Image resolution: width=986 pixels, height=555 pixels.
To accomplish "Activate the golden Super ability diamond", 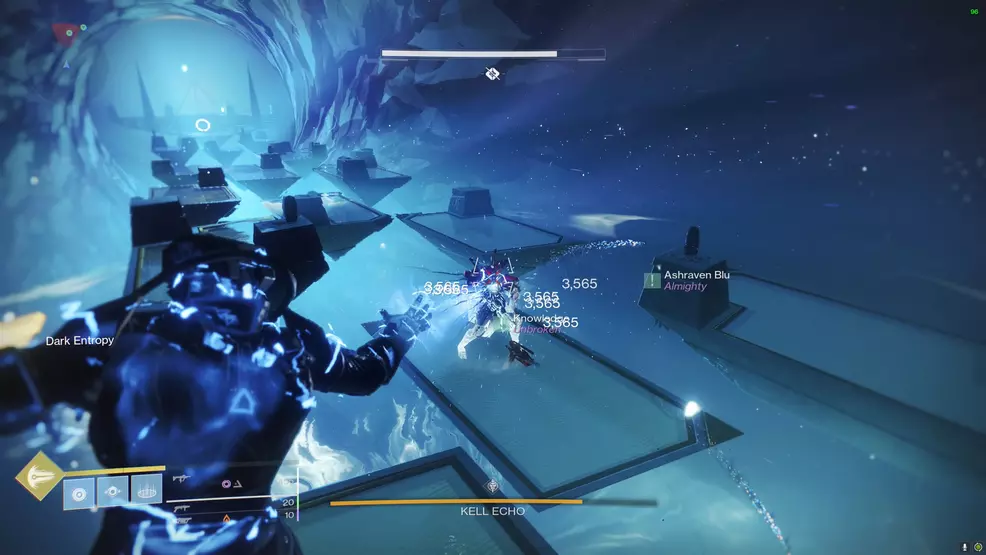I will [x=39, y=477].
